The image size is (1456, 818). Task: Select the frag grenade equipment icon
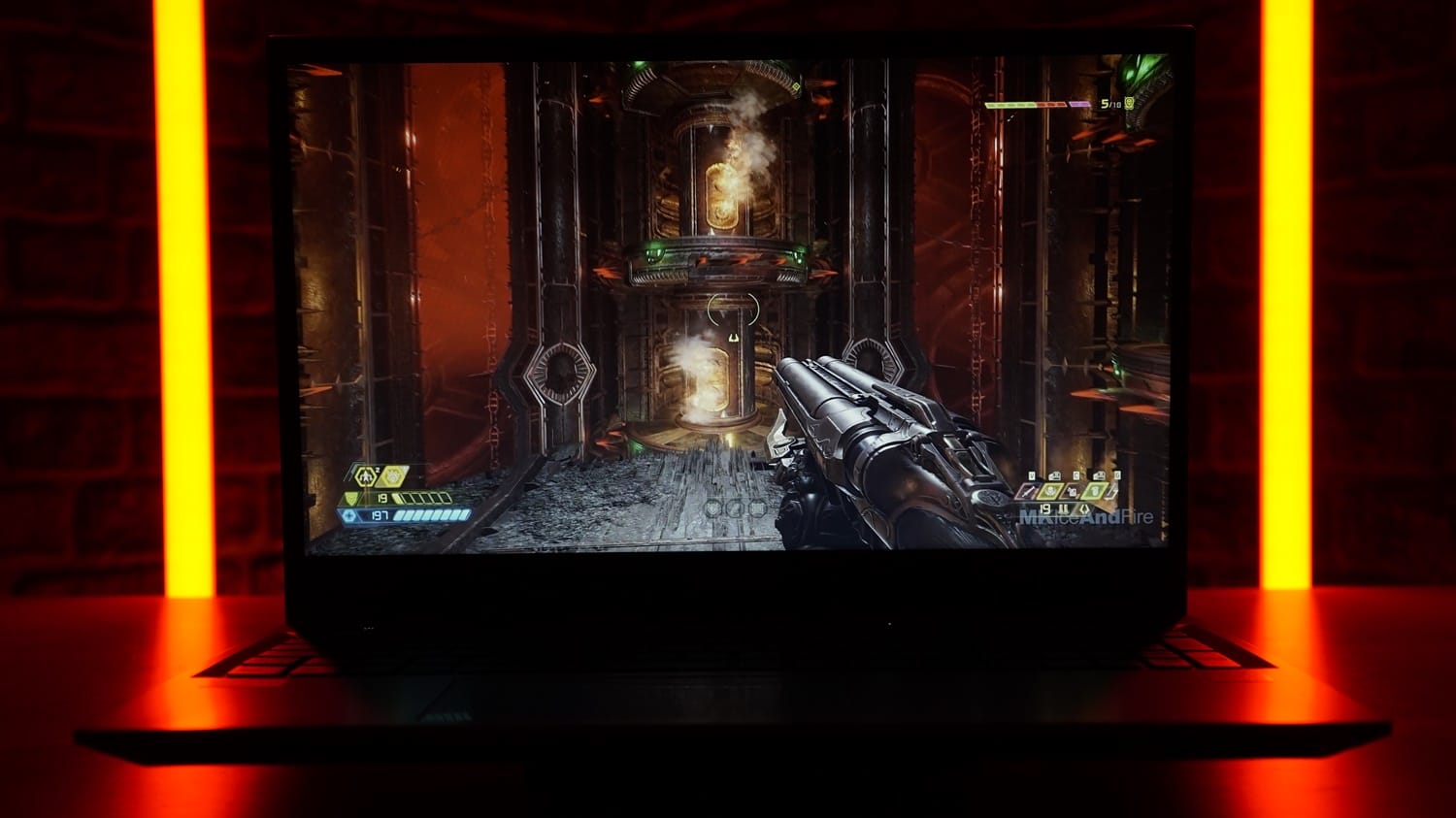click(x=367, y=475)
